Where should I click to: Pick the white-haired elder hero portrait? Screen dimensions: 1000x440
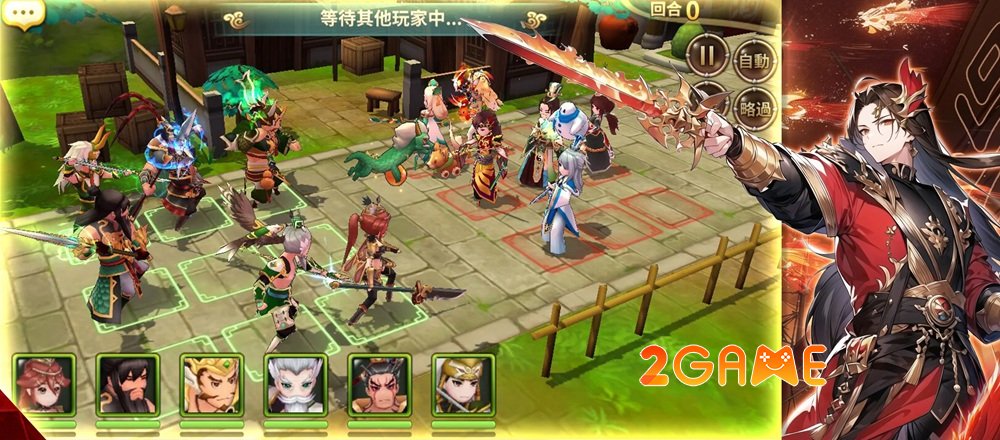pyautogui.click(x=295, y=385)
